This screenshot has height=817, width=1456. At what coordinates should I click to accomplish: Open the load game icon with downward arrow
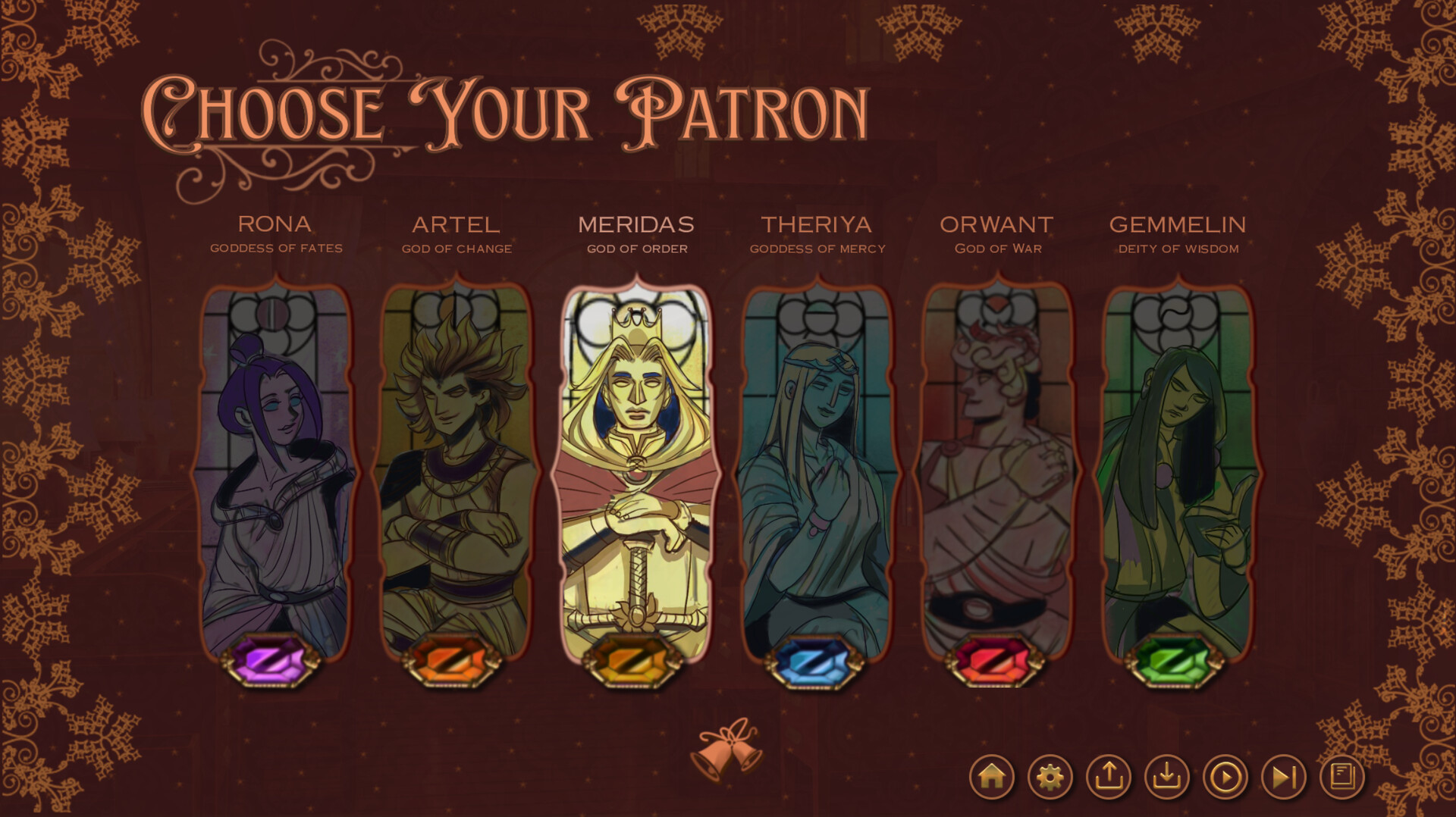(x=1166, y=775)
